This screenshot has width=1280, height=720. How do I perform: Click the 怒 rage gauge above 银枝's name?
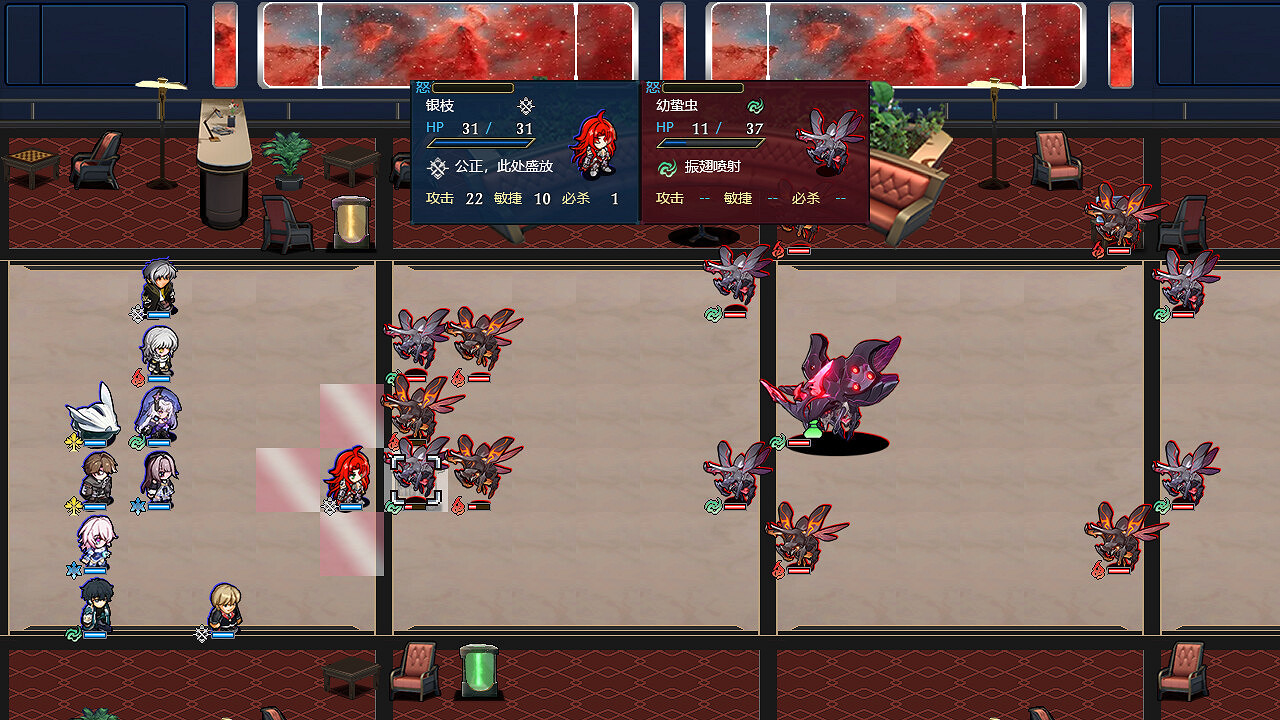pyautogui.click(x=471, y=87)
